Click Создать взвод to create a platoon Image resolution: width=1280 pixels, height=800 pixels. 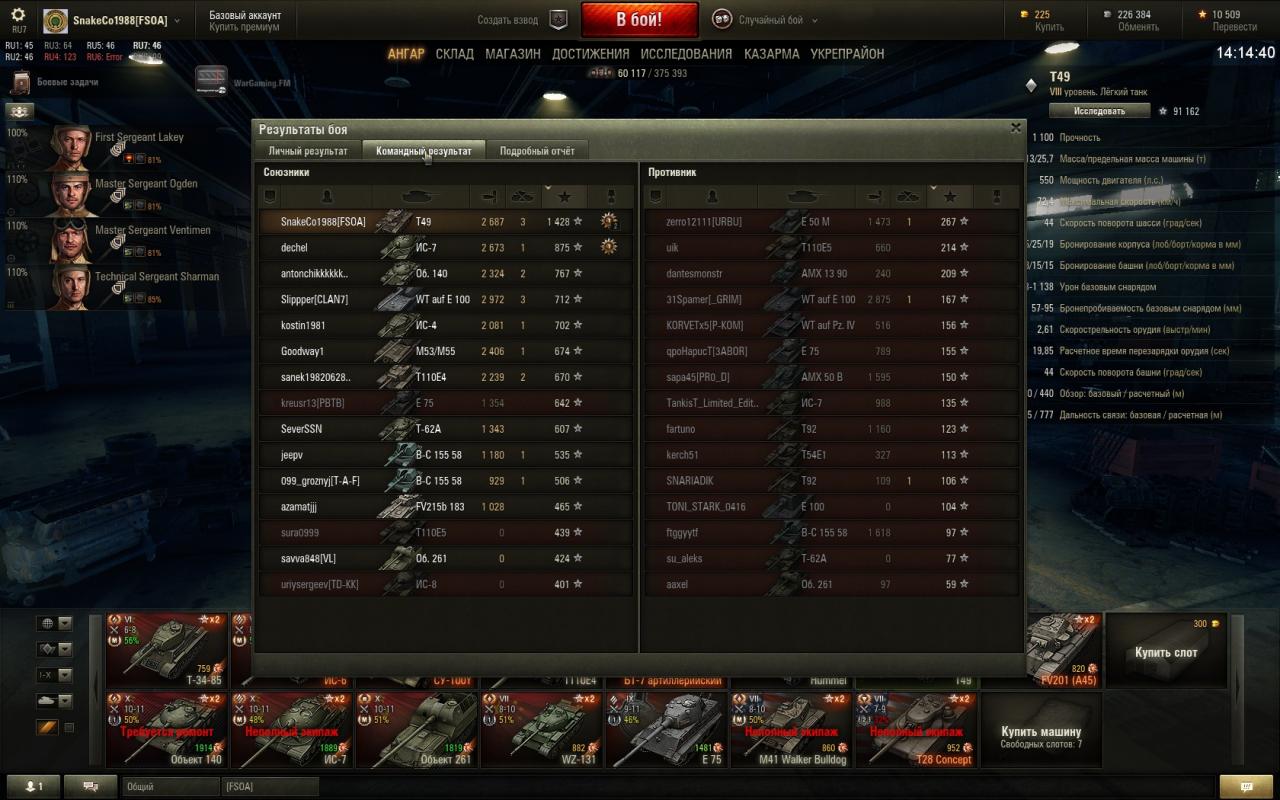[522, 20]
